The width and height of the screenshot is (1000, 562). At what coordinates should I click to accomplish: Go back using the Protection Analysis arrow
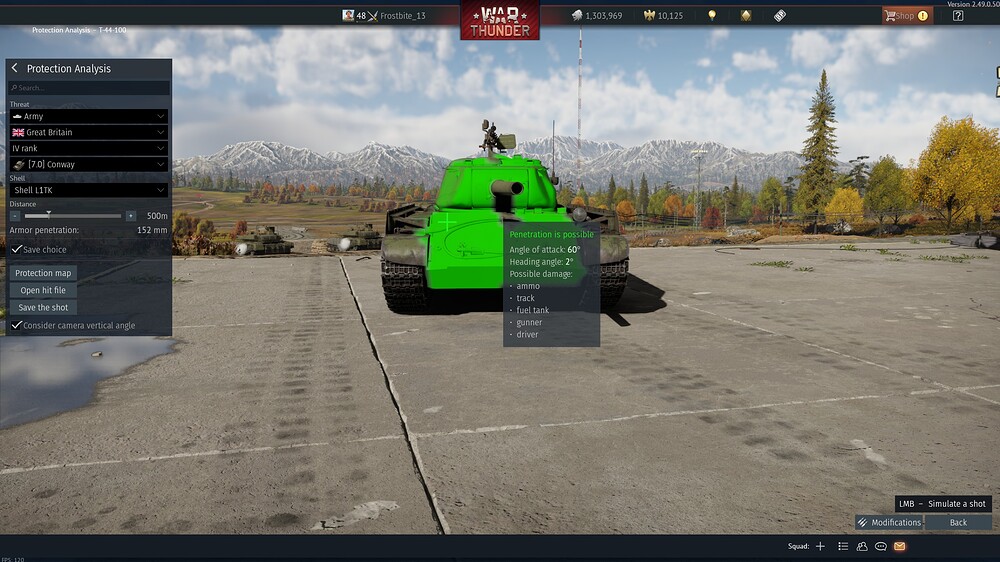click(x=15, y=68)
